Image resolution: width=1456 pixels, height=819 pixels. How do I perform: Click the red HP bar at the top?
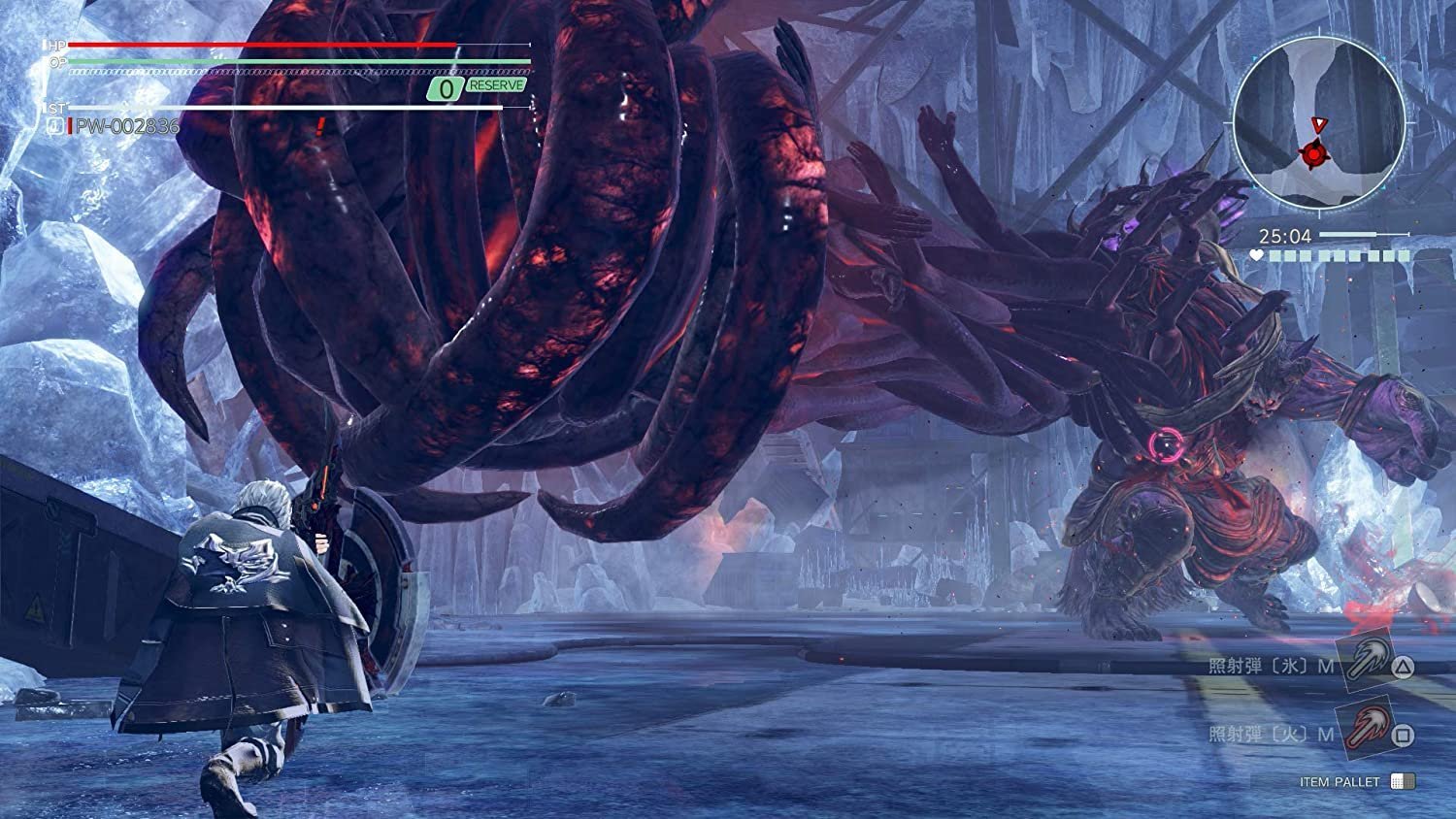coord(262,46)
